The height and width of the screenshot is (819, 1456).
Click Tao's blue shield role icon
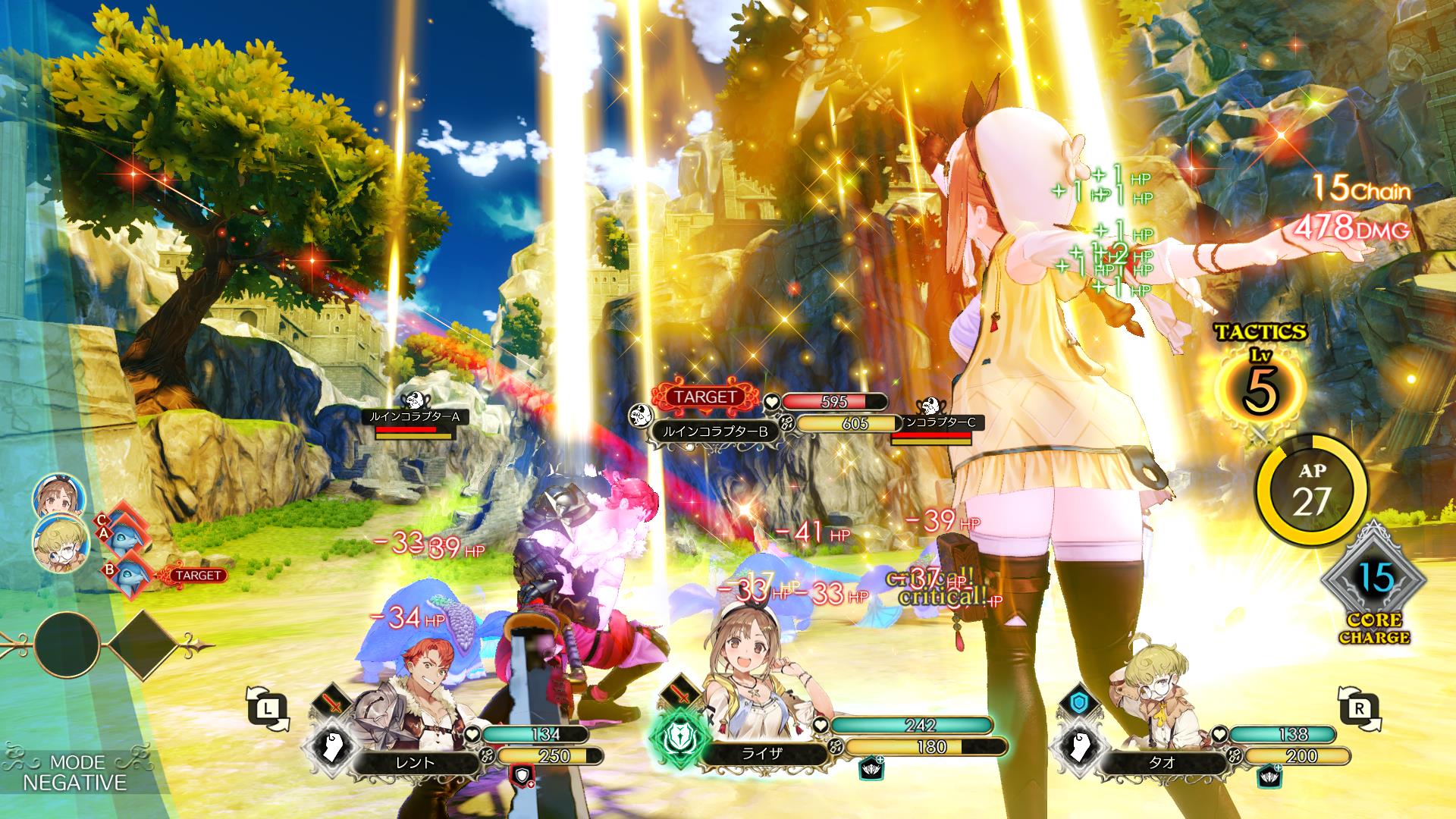point(1078,701)
